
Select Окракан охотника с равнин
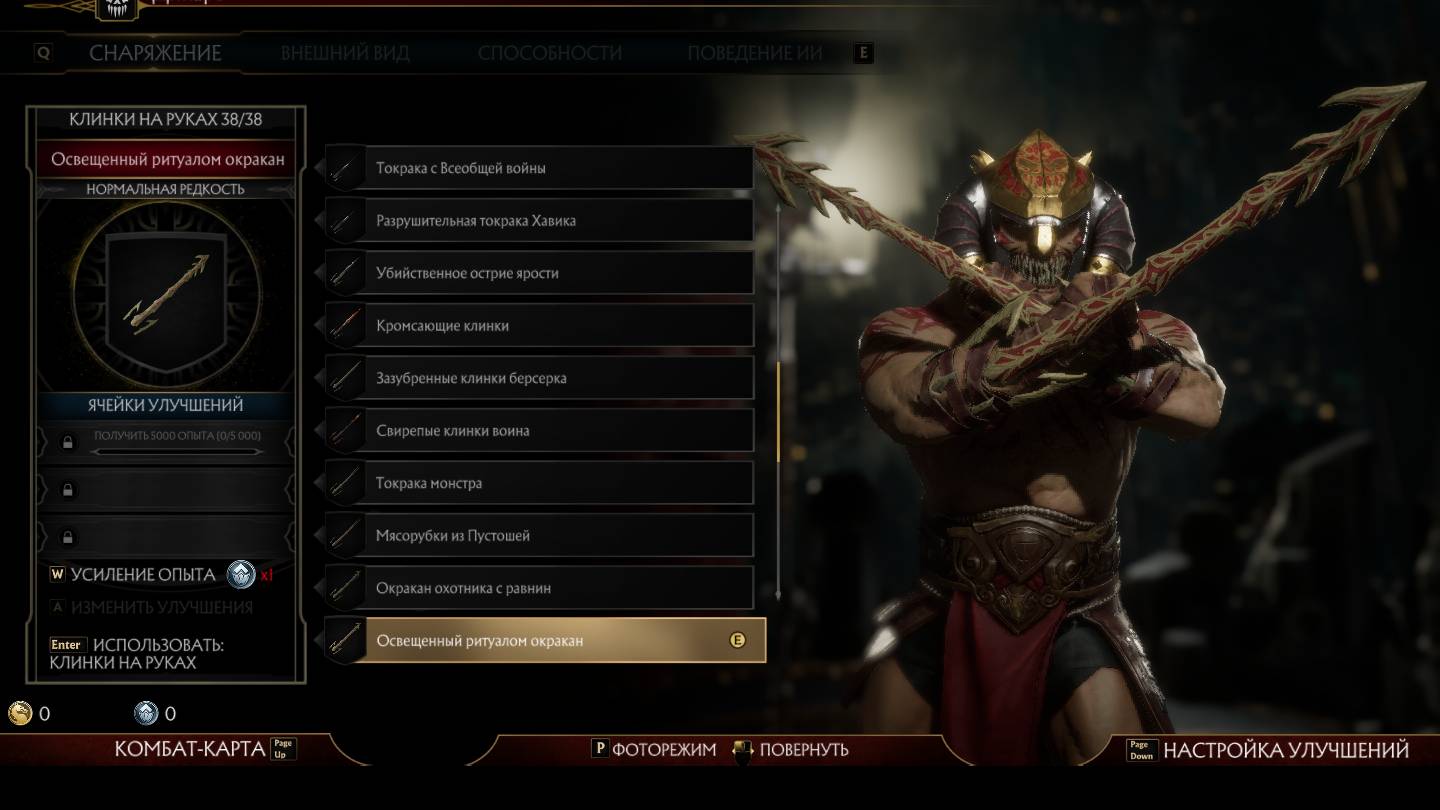click(540, 588)
